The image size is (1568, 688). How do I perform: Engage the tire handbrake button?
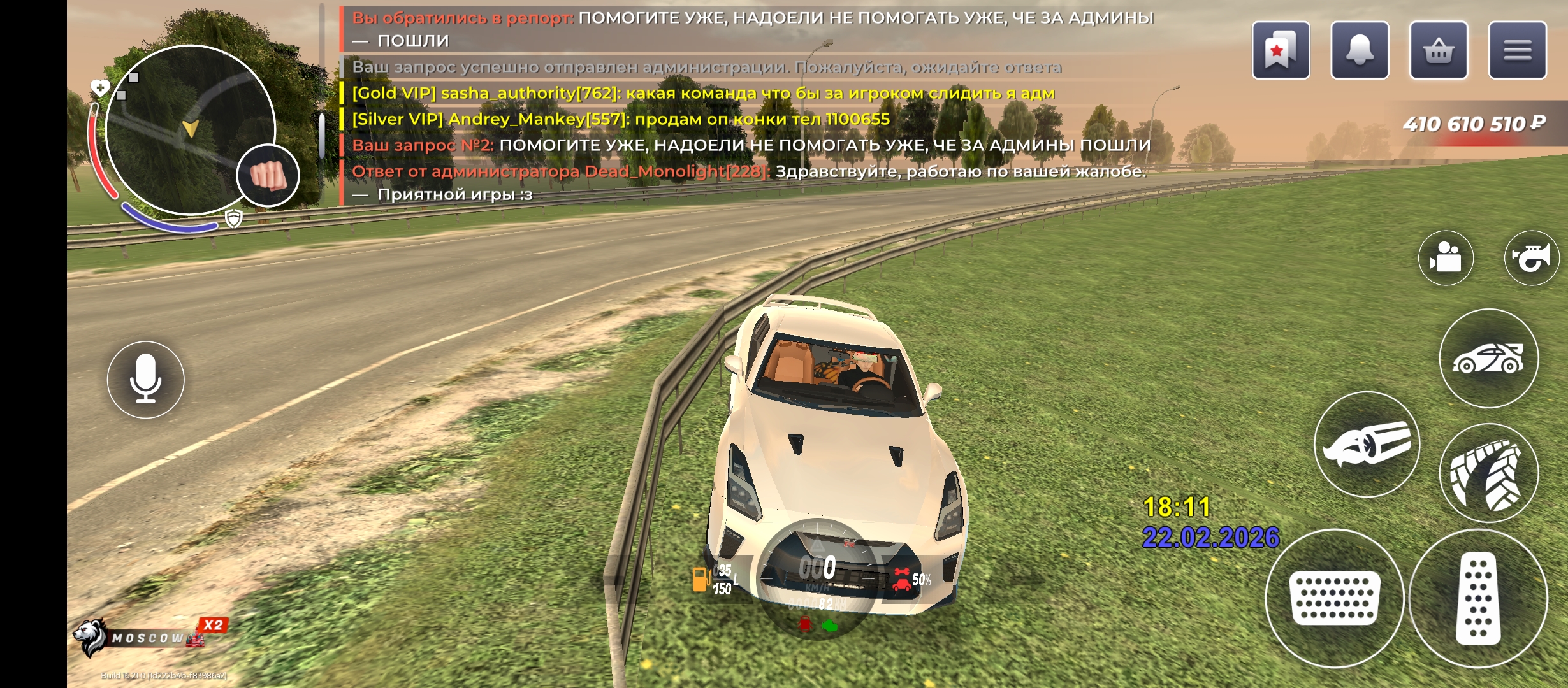coord(1488,473)
